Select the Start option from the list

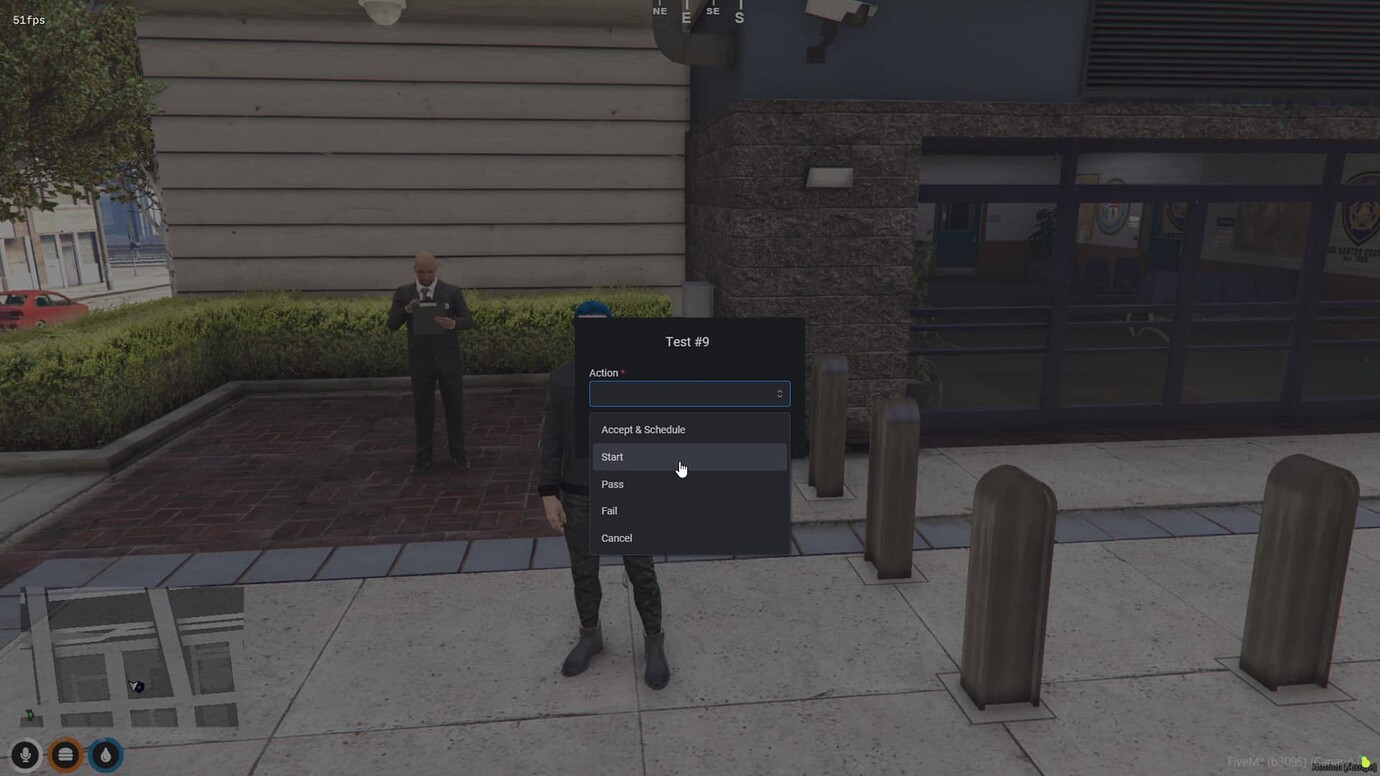tap(612, 456)
